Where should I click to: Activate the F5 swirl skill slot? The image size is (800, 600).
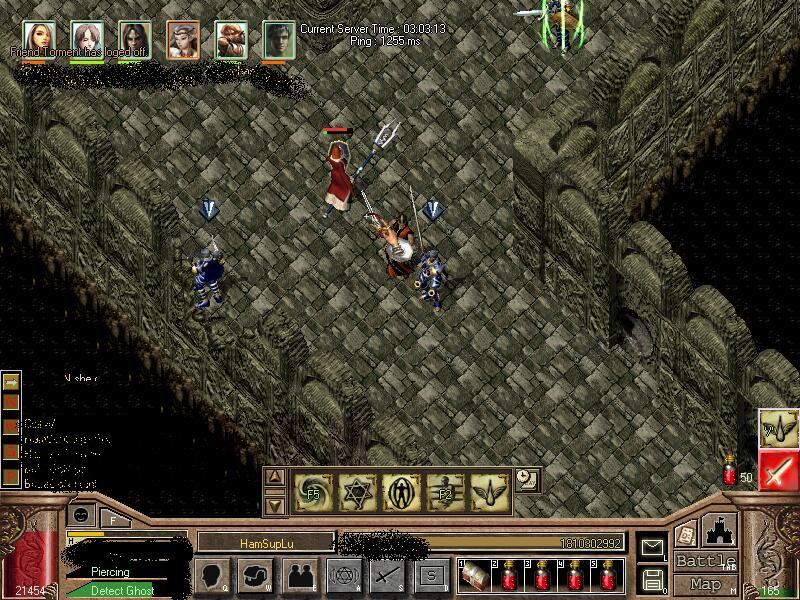point(312,491)
